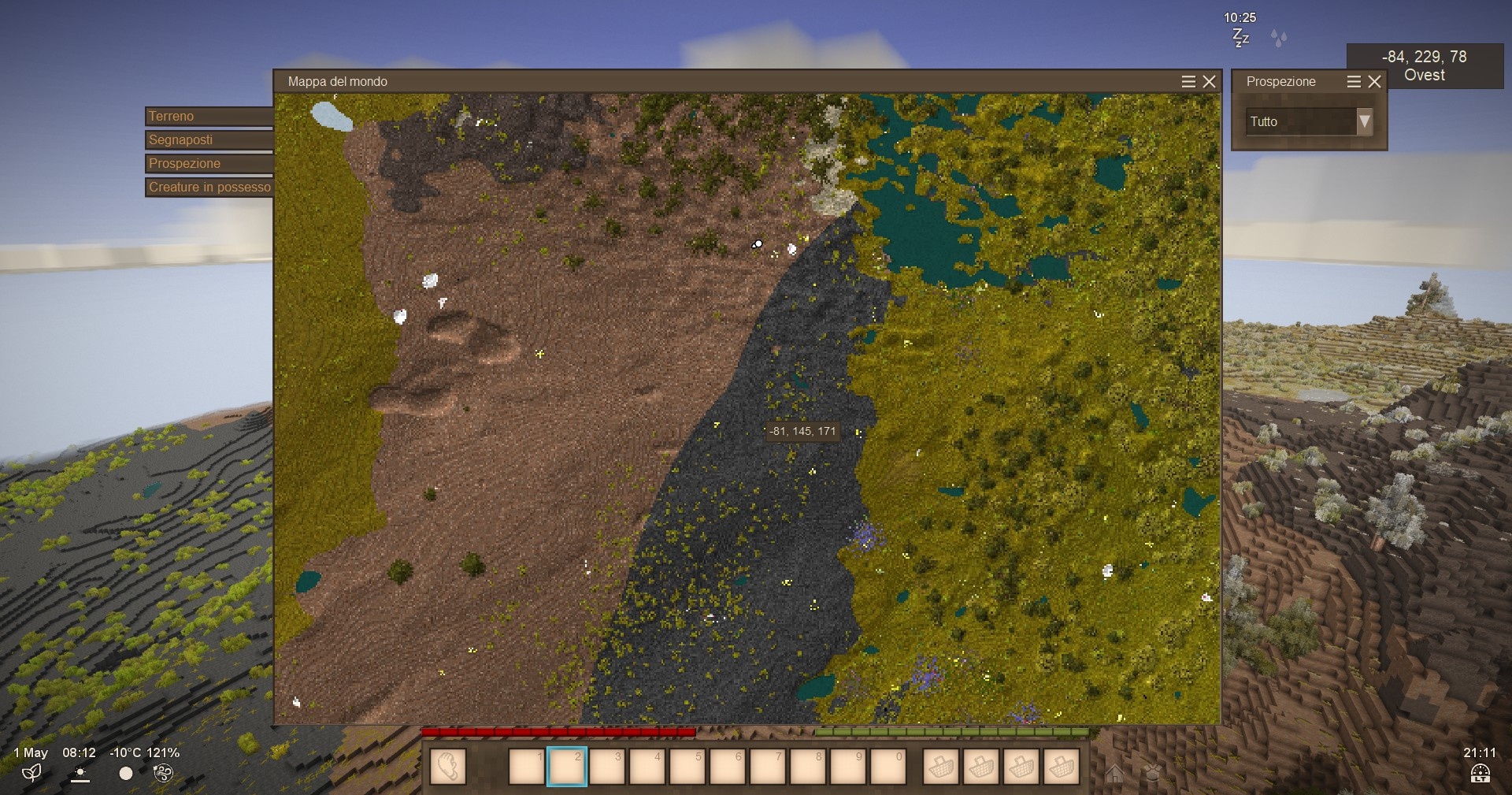
Task: Close the Mappa del mondo window
Action: point(1210,81)
